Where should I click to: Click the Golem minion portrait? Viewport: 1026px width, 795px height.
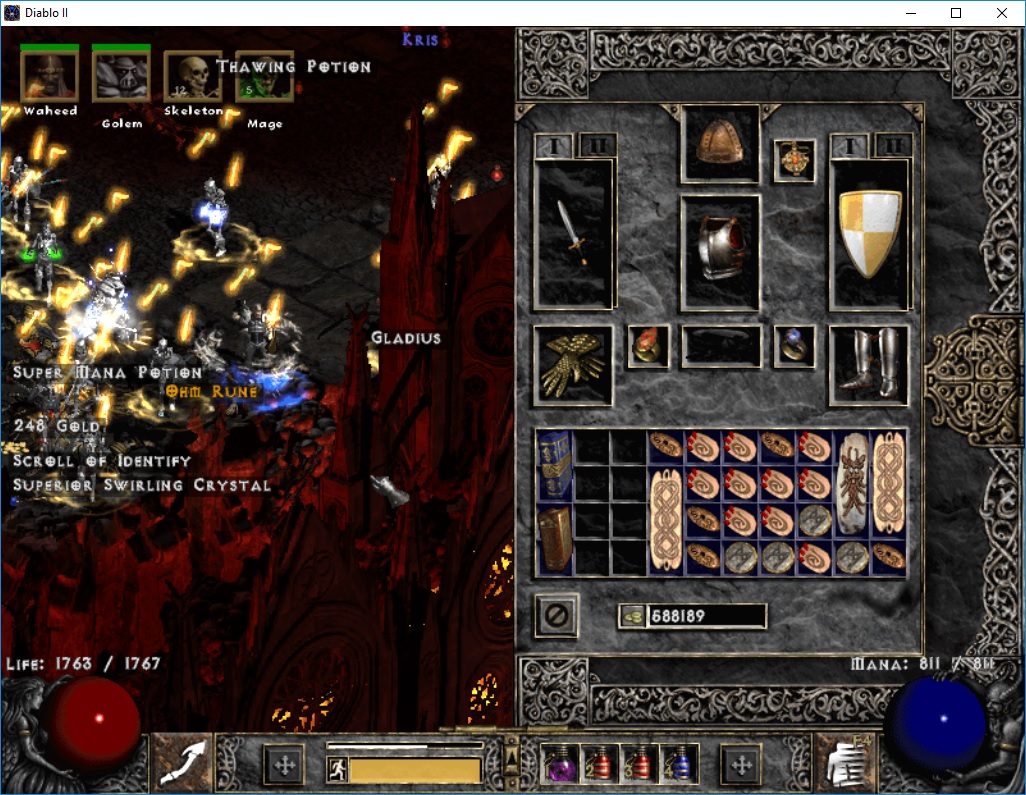pos(121,76)
